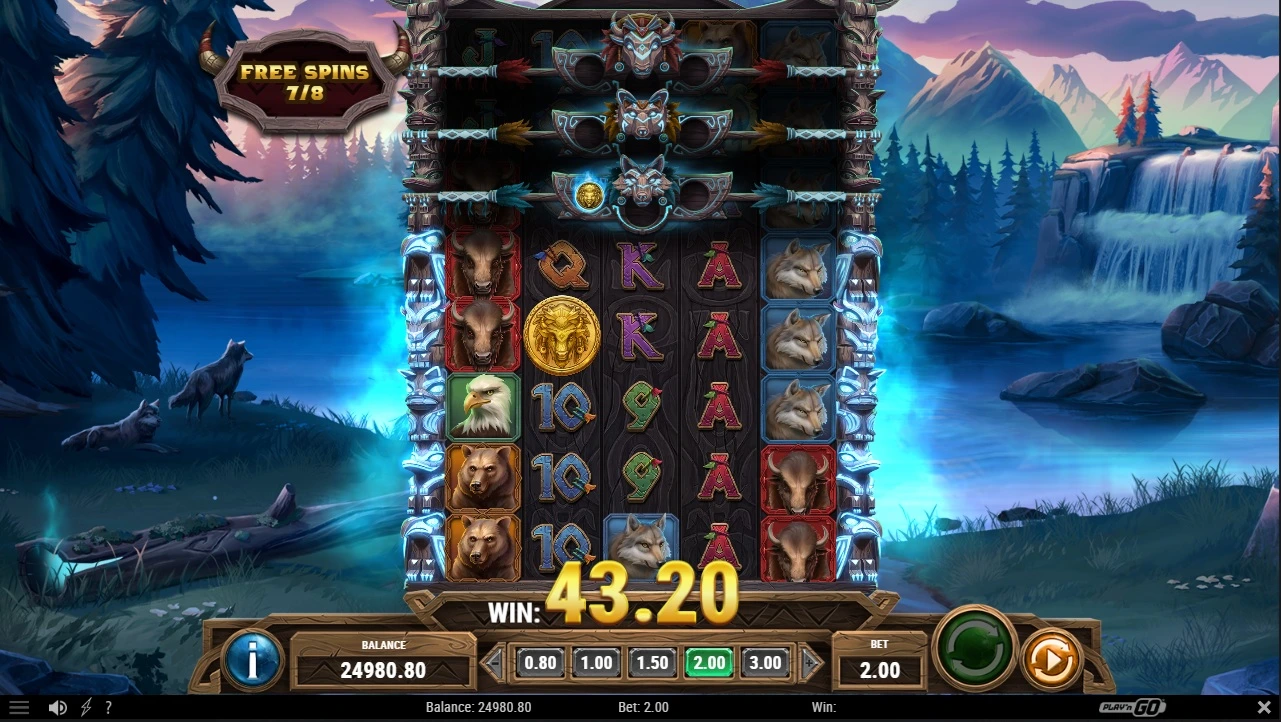Toggle the lightning bolt fast-play icon
1281x722 pixels.
[x=86, y=708]
